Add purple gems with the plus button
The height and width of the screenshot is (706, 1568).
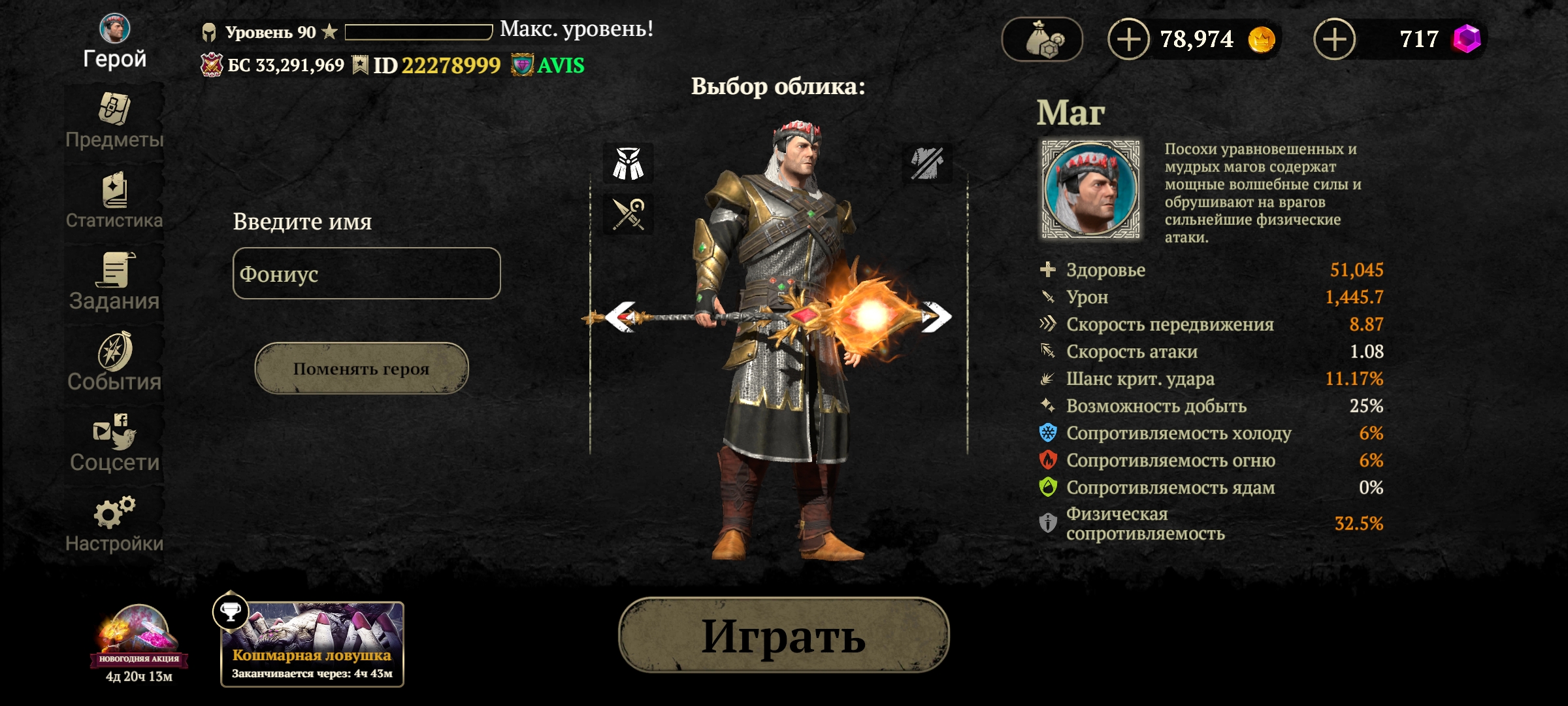[x=1334, y=40]
